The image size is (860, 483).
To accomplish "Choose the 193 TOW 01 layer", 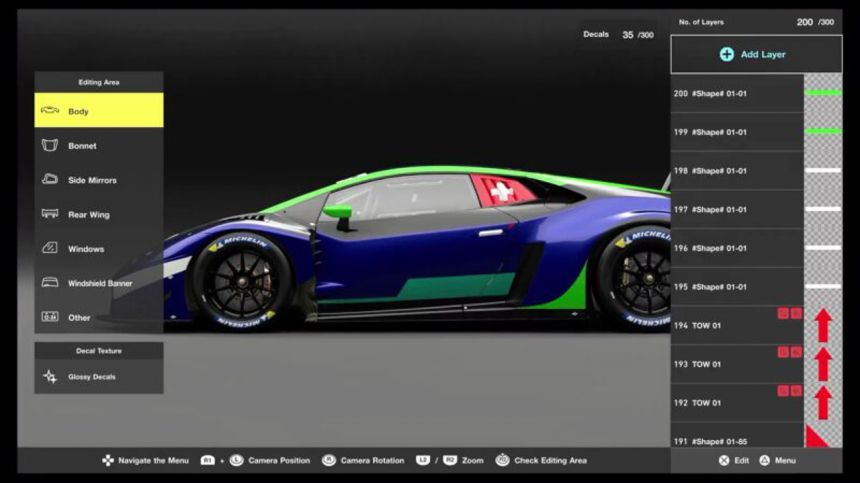I will click(x=737, y=364).
